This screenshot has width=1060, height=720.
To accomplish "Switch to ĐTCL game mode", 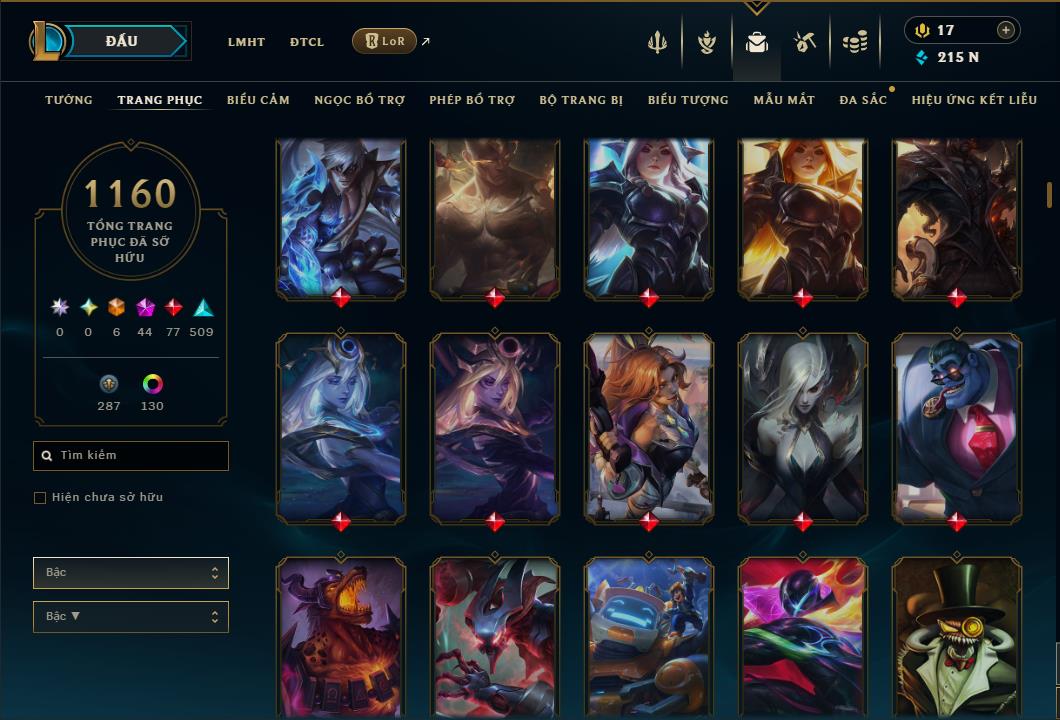I will pyautogui.click(x=307, y=42).
